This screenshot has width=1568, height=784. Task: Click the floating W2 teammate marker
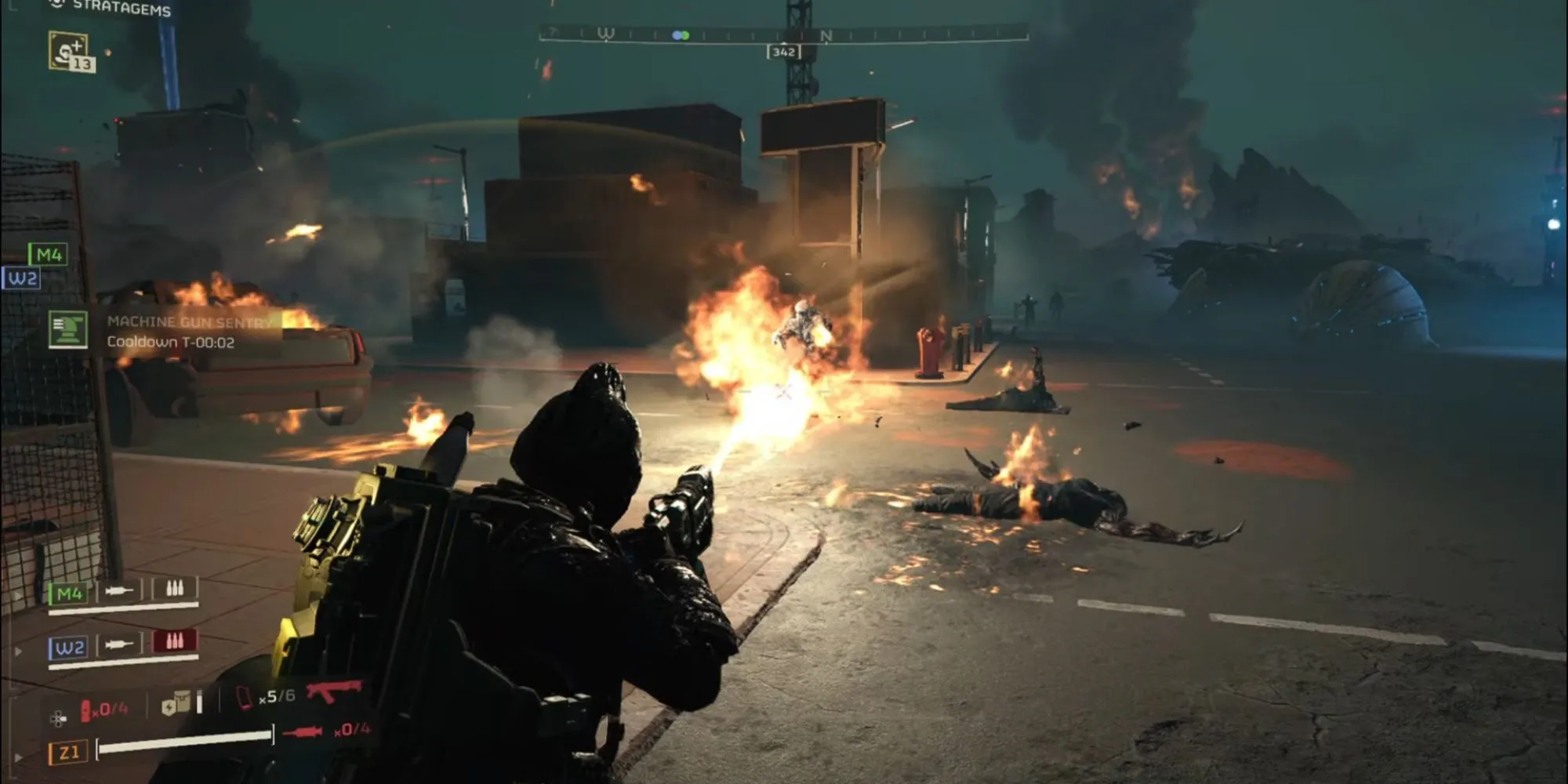click(22, 278)
